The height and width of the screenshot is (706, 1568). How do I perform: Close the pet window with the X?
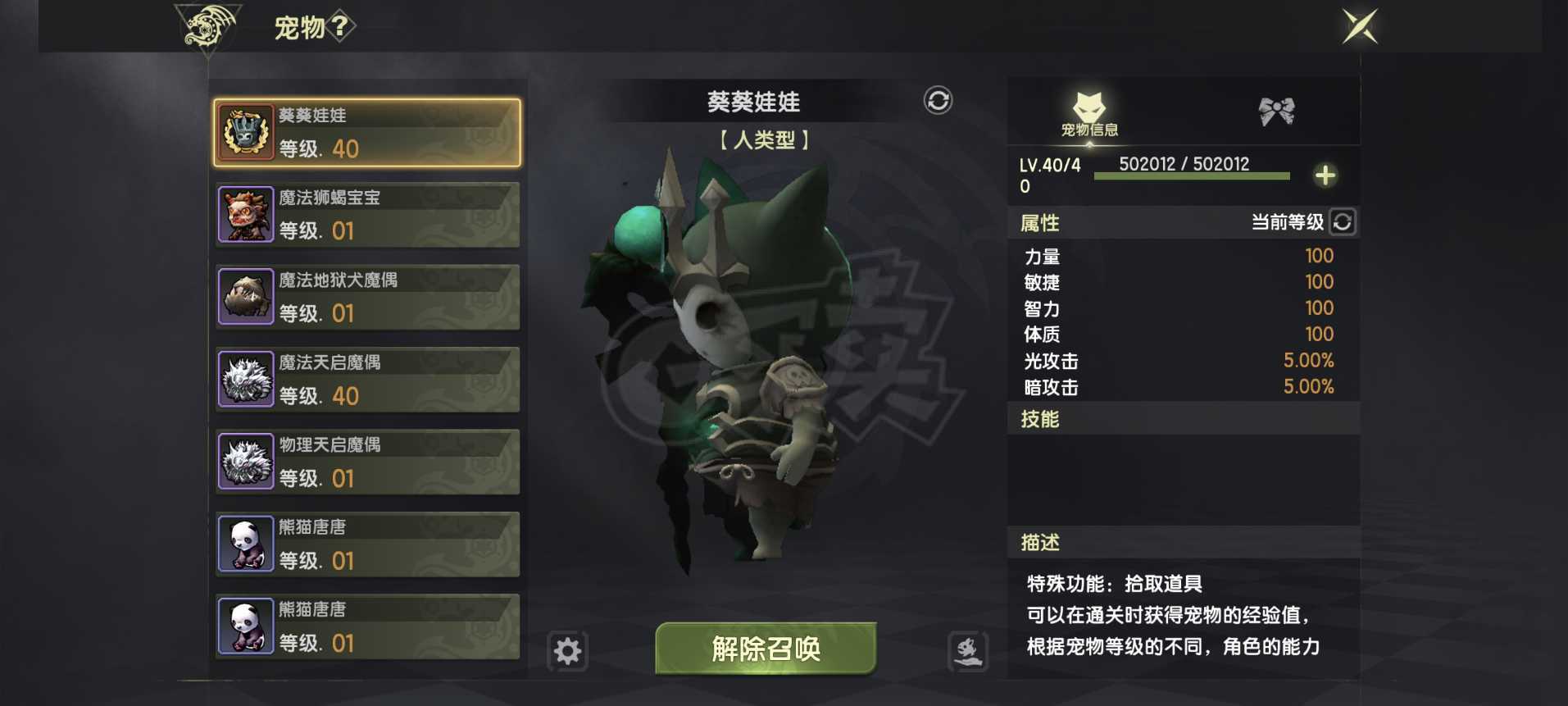1360,25
